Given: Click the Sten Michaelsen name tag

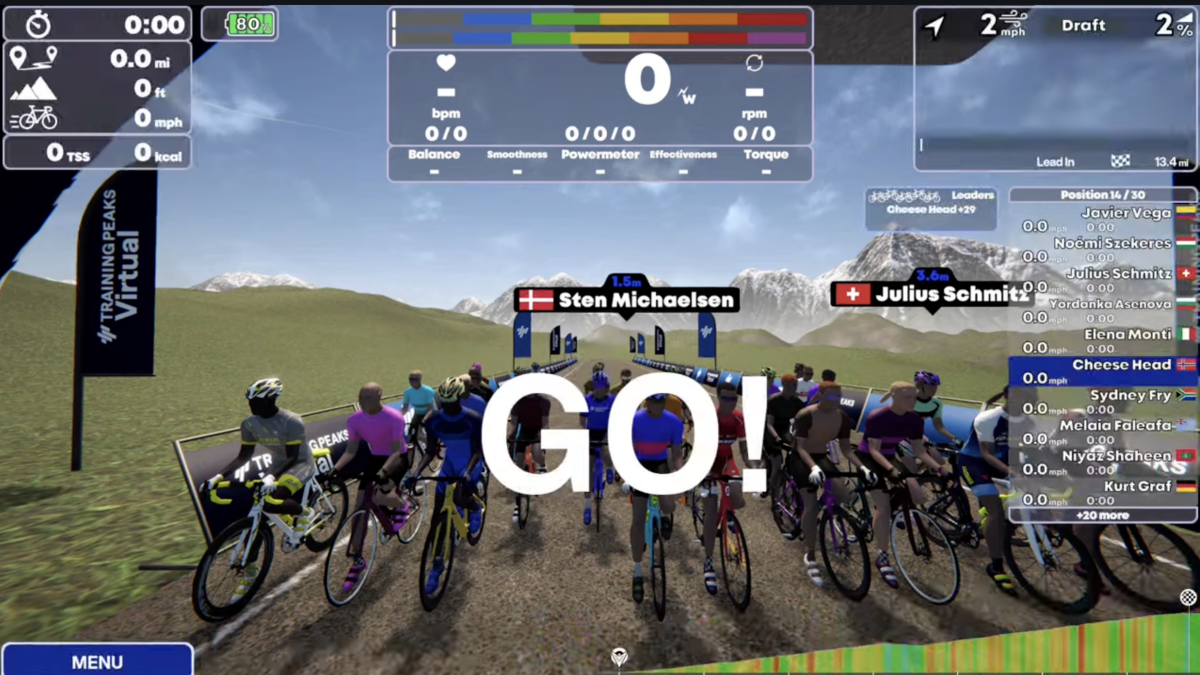Looking at the screenshot, I should (x=627, y=299).
